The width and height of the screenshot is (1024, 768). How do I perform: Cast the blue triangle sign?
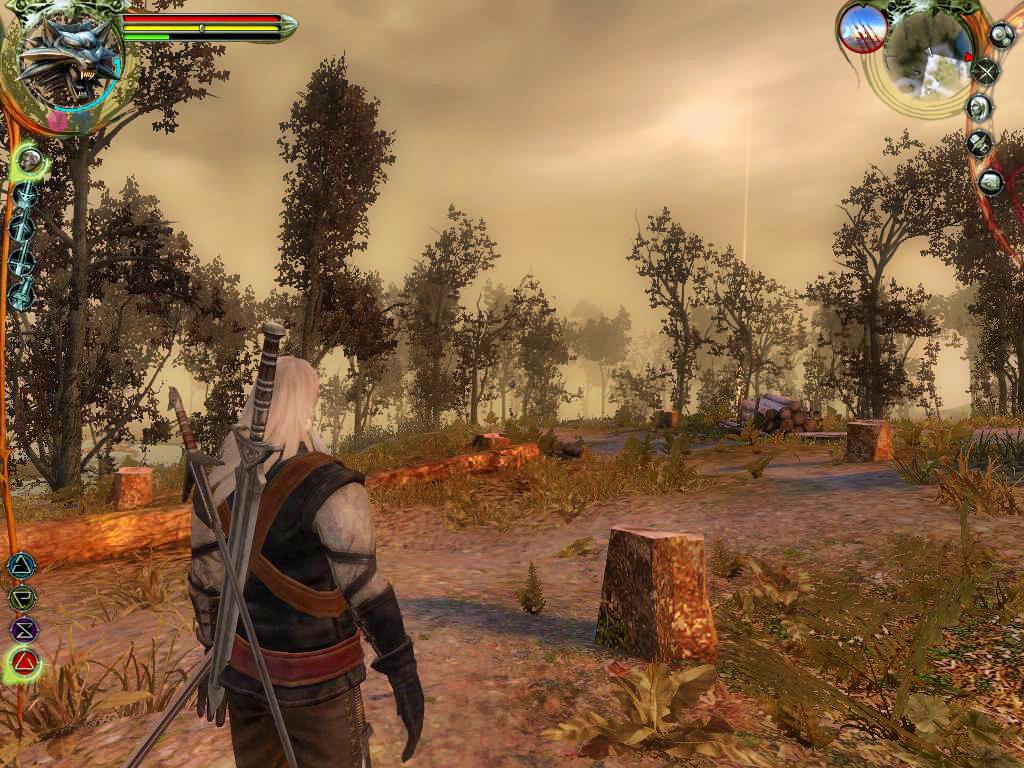[x=21, y=566]
